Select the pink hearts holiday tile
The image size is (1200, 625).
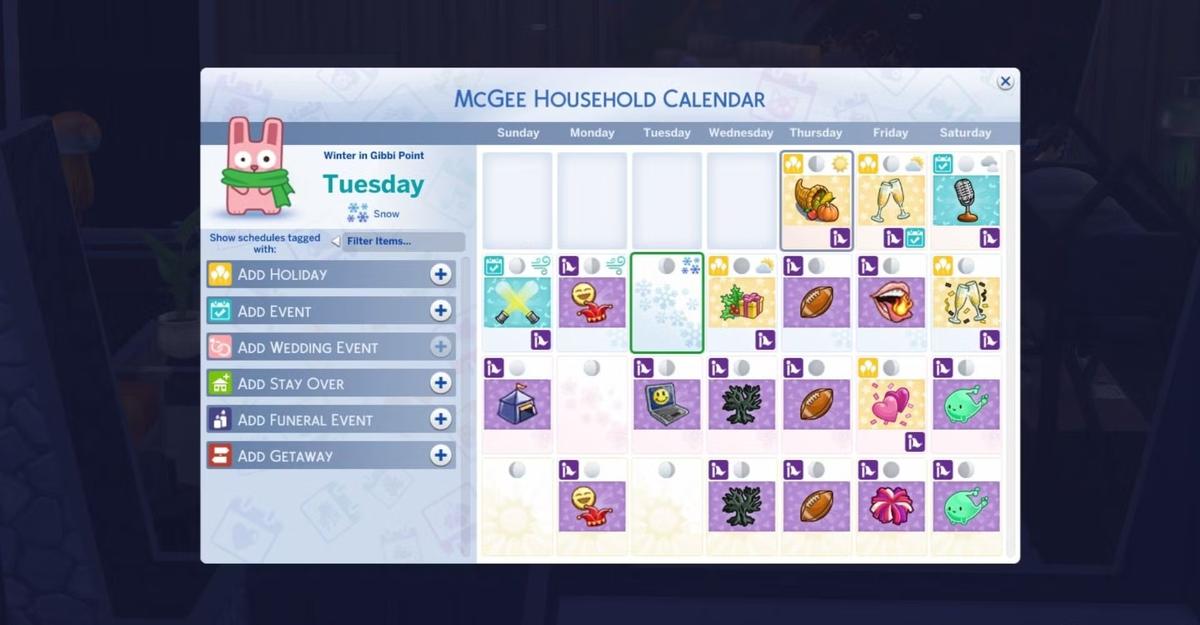891,404
